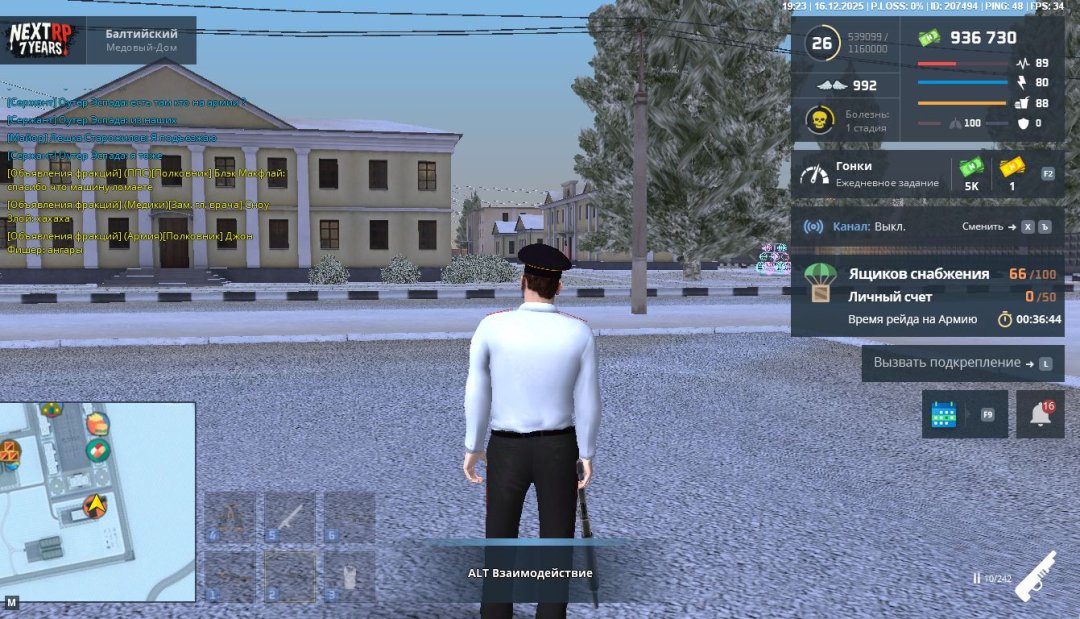Open the notifications bell with red badge
This screenshot has width=1080, height=619.
[x=1040, y=414]
